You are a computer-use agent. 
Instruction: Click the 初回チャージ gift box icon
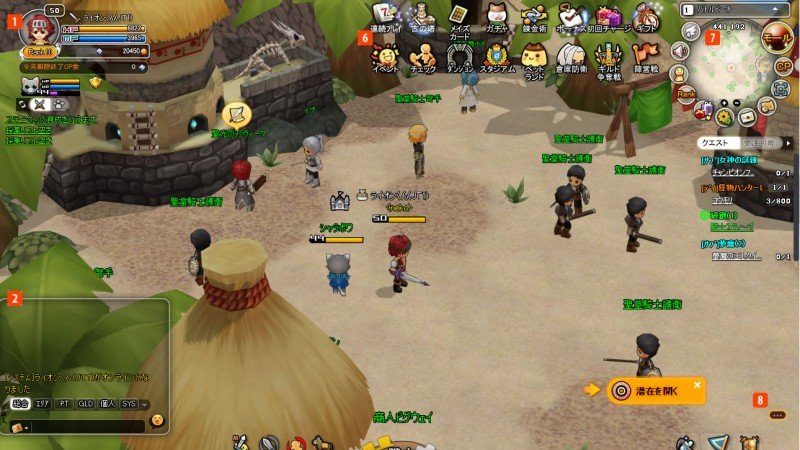pos(606,17)
